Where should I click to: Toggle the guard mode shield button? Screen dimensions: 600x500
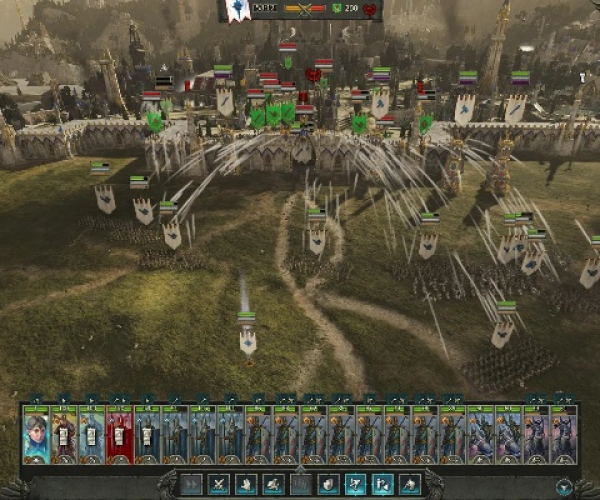pyautogui.click(x=328, y=485)
